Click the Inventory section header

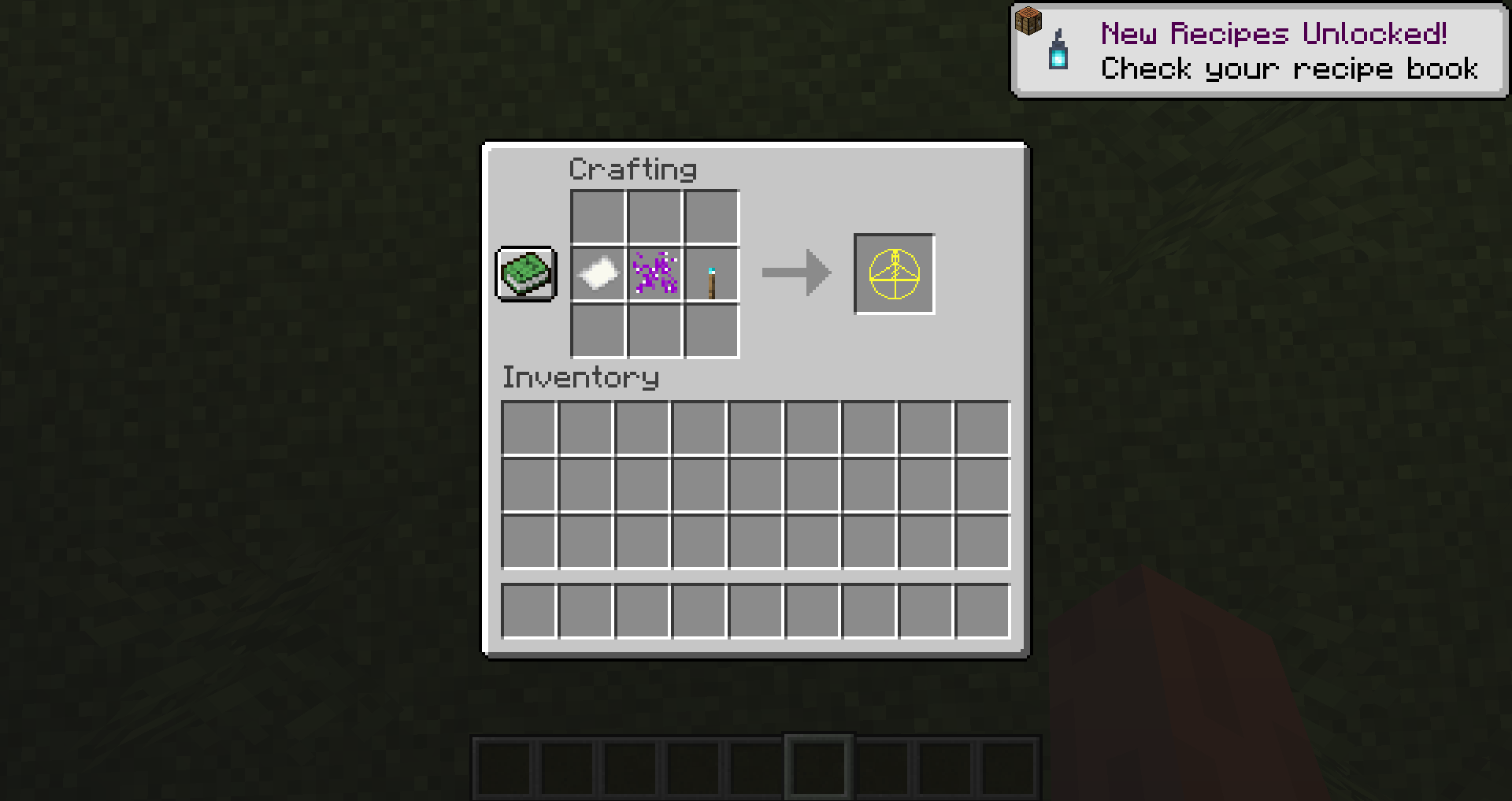pyautogui.click(x=580, y=377)
